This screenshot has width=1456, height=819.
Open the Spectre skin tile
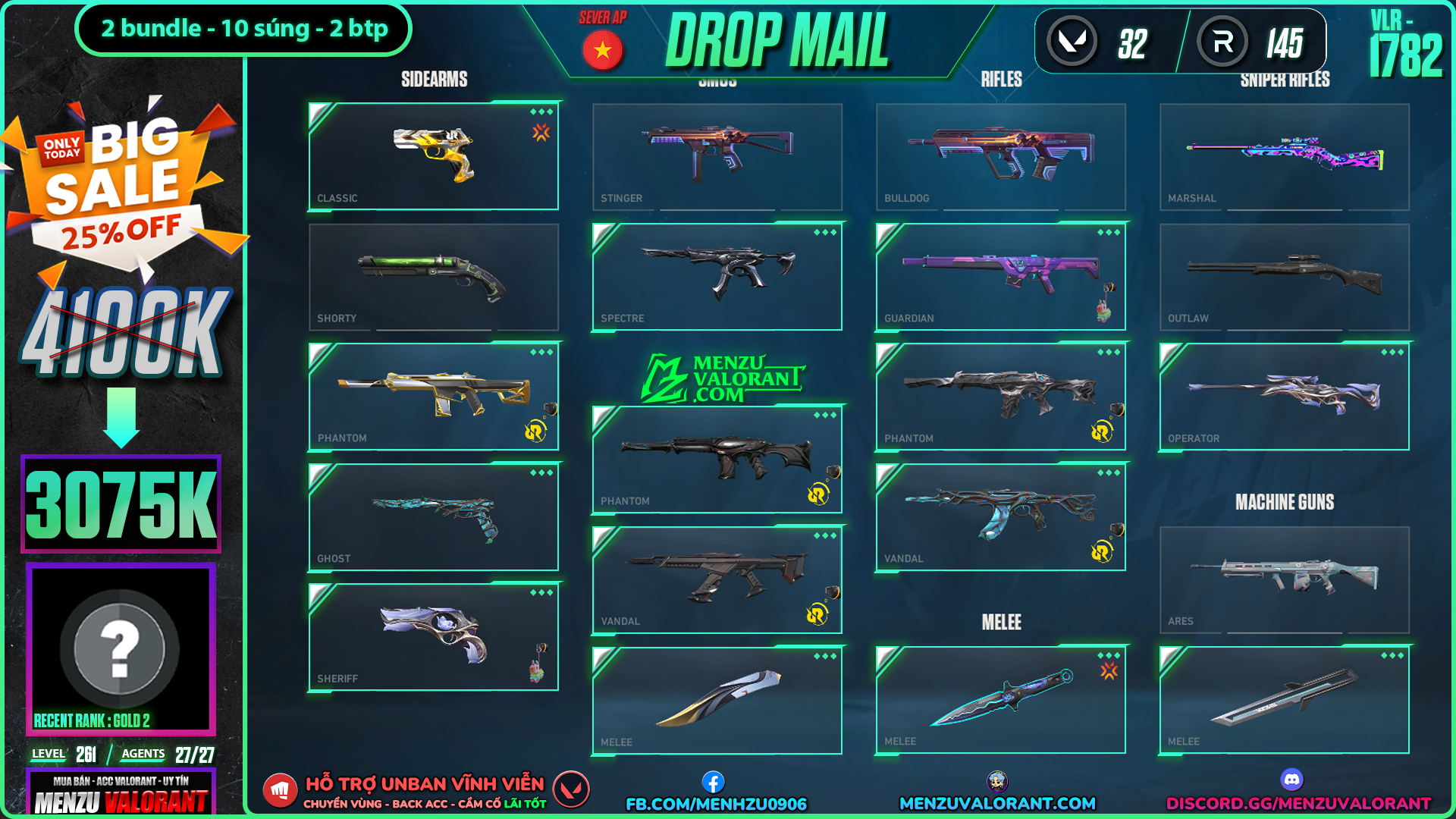(x=717, y=277)
